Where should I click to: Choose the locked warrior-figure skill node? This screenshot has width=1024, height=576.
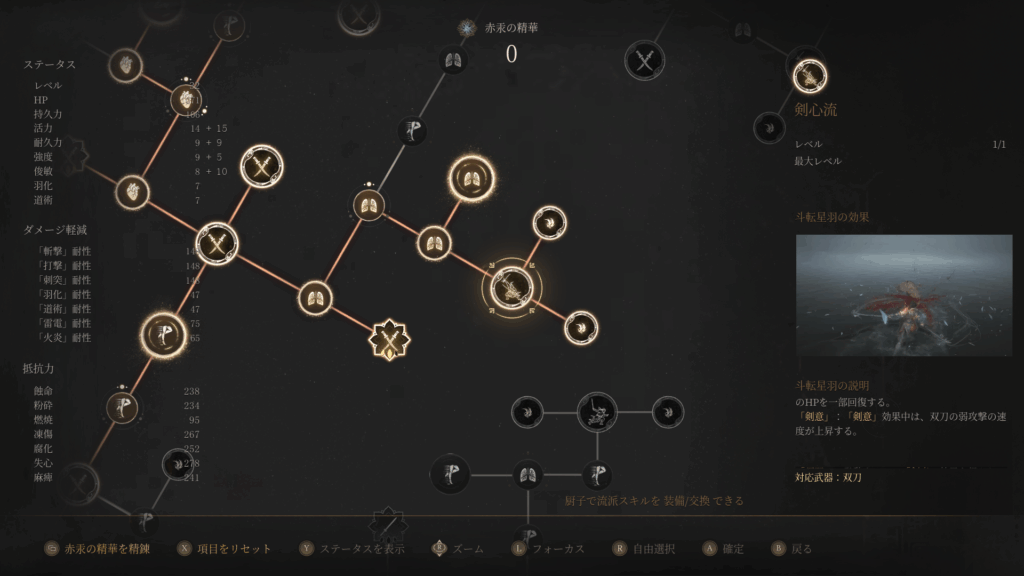click(x=597, y=411)
